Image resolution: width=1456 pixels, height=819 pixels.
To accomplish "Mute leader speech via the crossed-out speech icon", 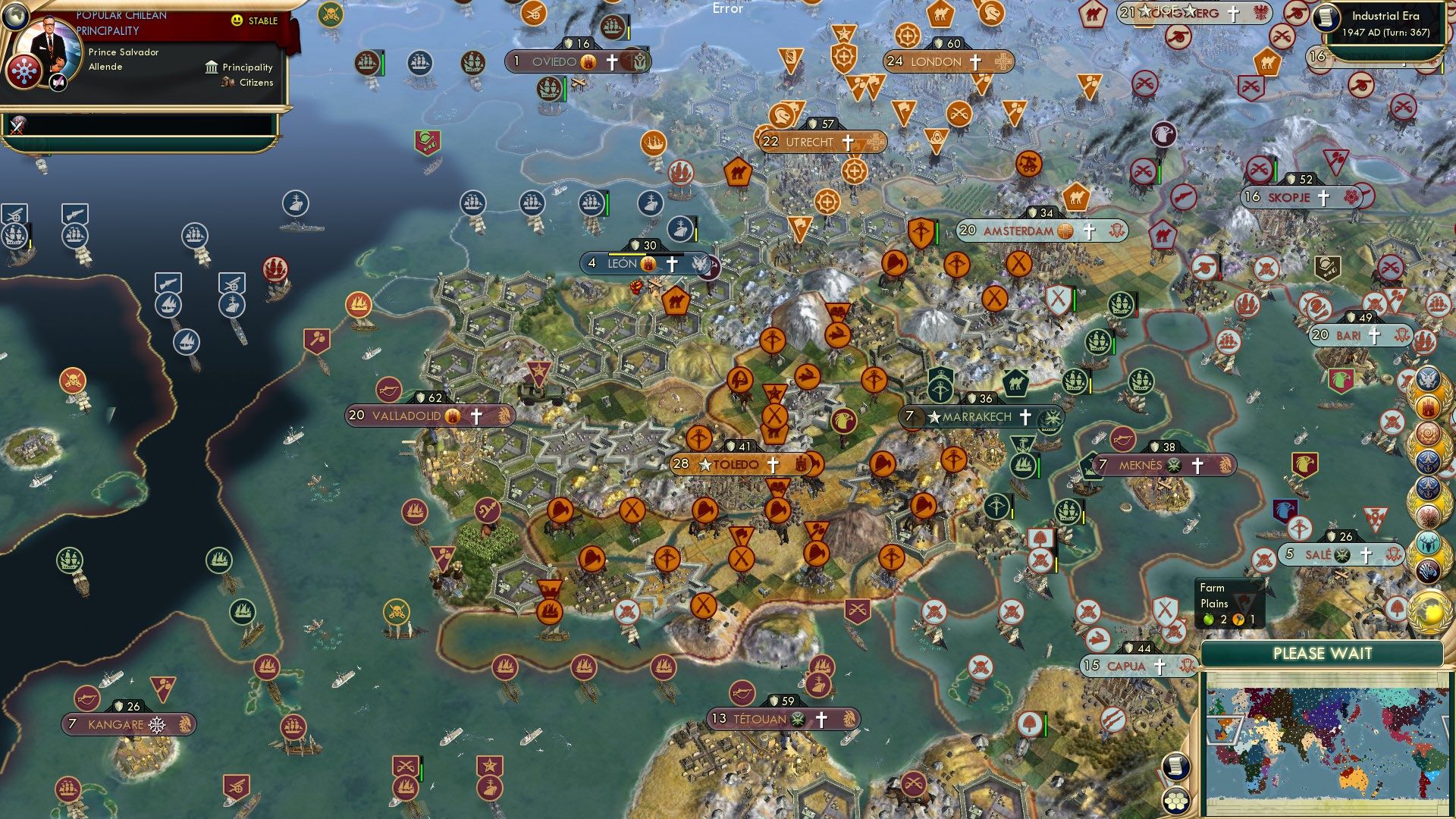I will pos(58,81).
